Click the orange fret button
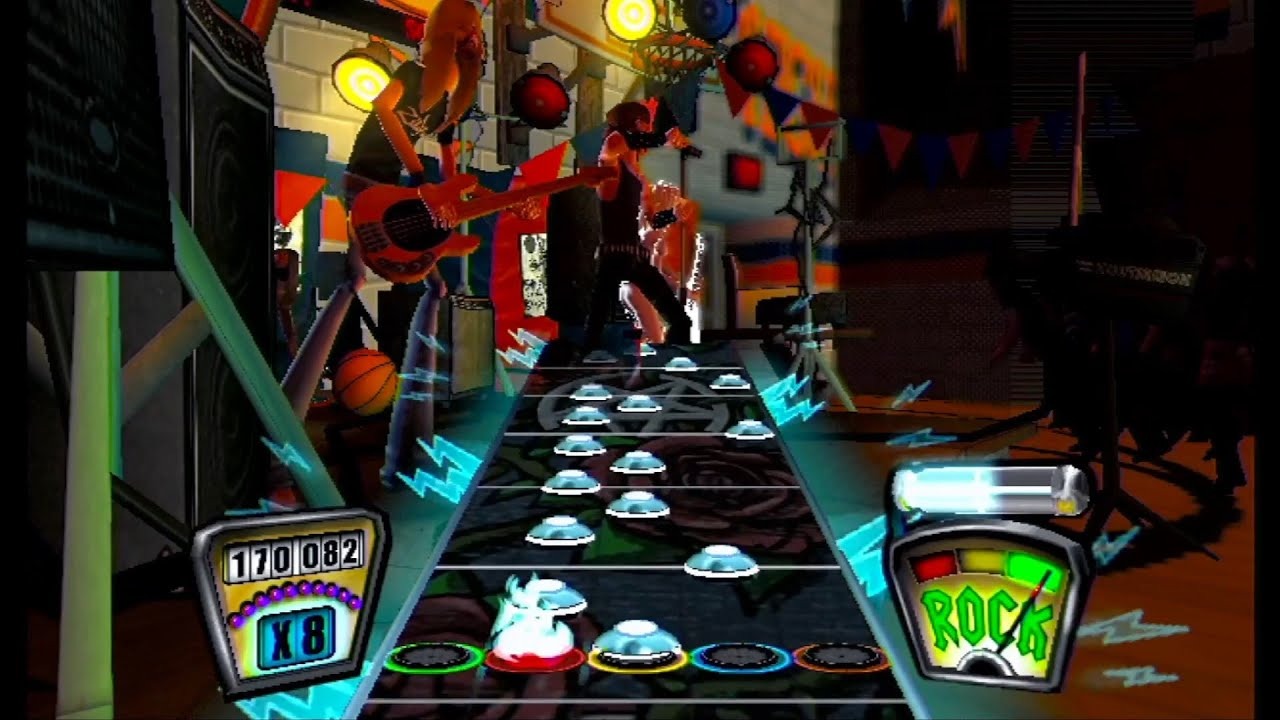Viewport: 1280px width, 720px height. point(841,656)
